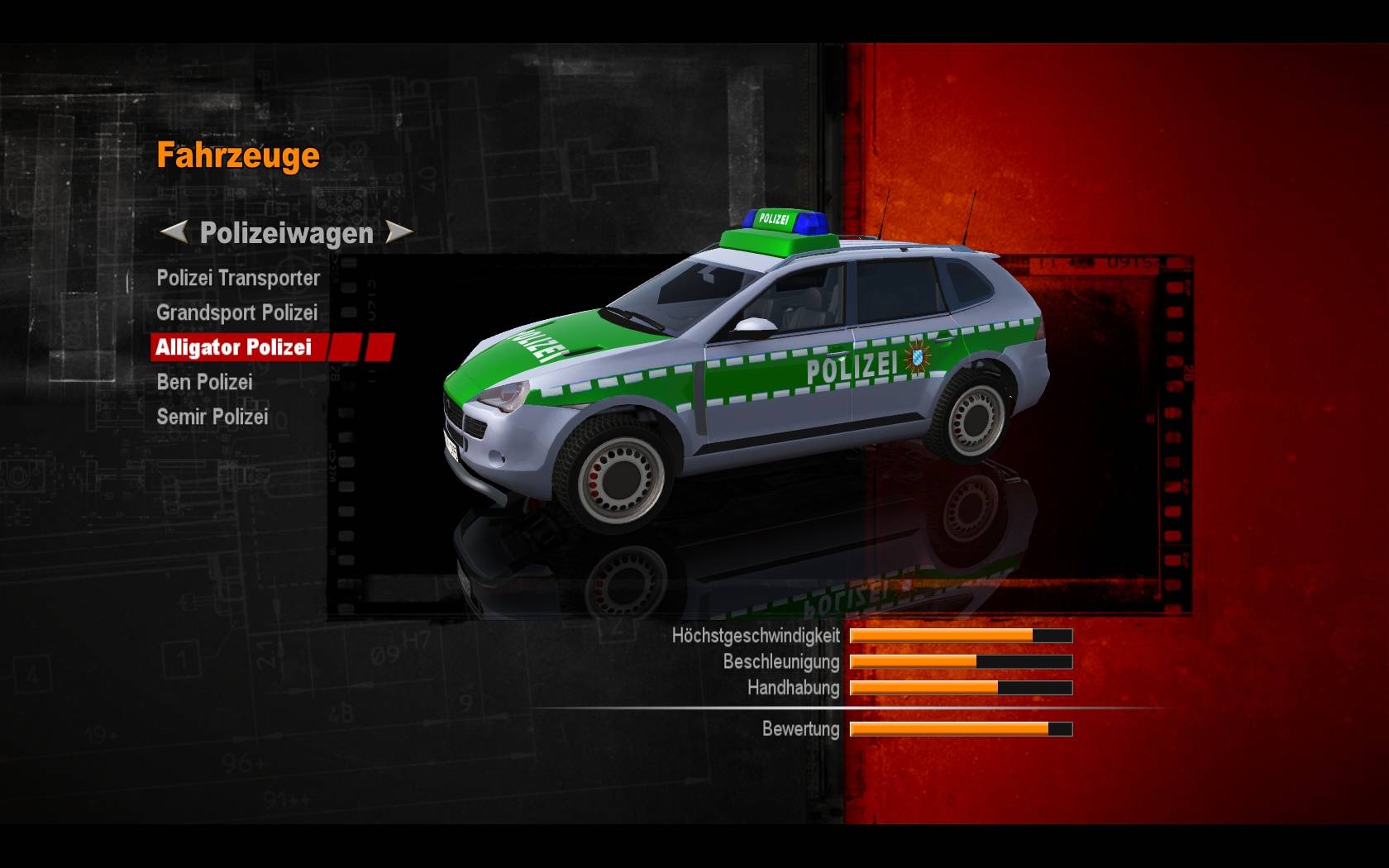1389x868 pixels.
Task: Click the left arrow beside Polizeiwagen
Action: pos(173,232)
